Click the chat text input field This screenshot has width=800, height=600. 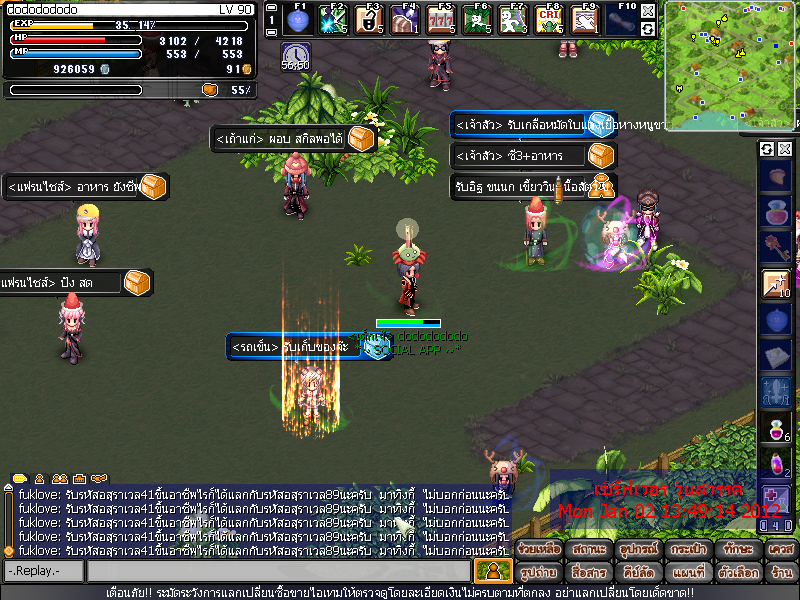[278, 571]
